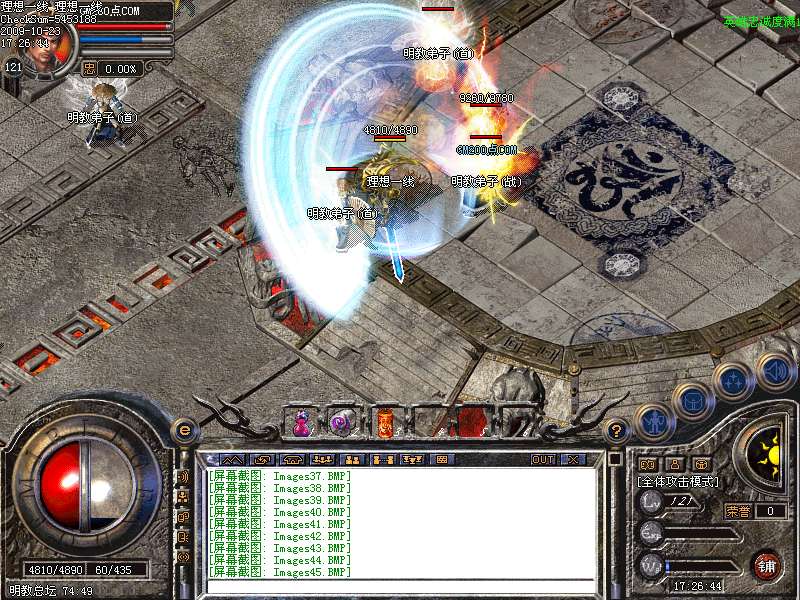The height and width of the screenshot is (600, 800).
Task: Open the shop with the red 铺 button
Action: 766,565
